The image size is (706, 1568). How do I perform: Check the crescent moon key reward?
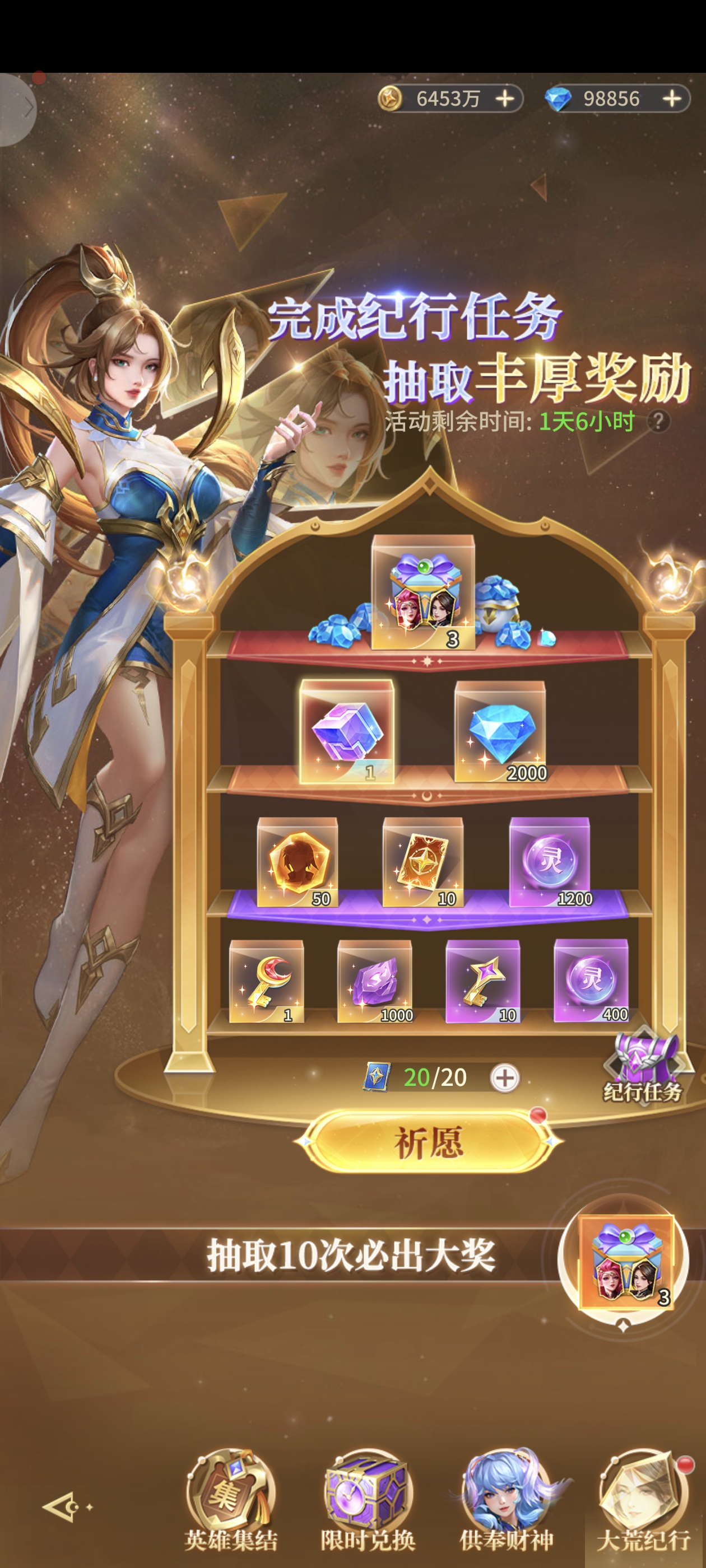click(266, 980)
